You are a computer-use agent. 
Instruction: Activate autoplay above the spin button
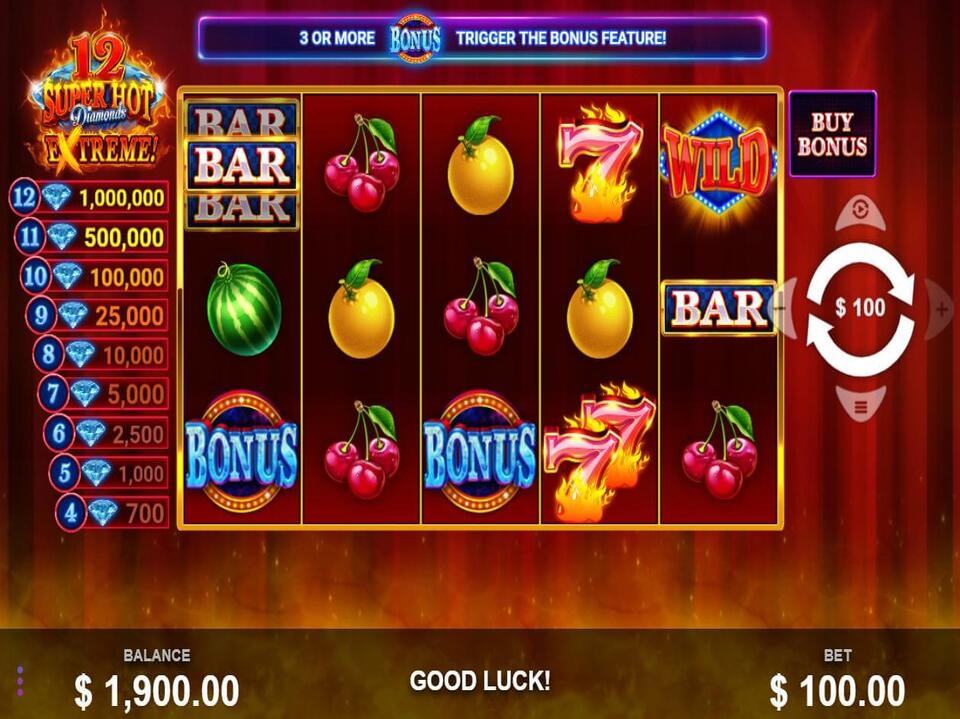(x=860, y=211)
